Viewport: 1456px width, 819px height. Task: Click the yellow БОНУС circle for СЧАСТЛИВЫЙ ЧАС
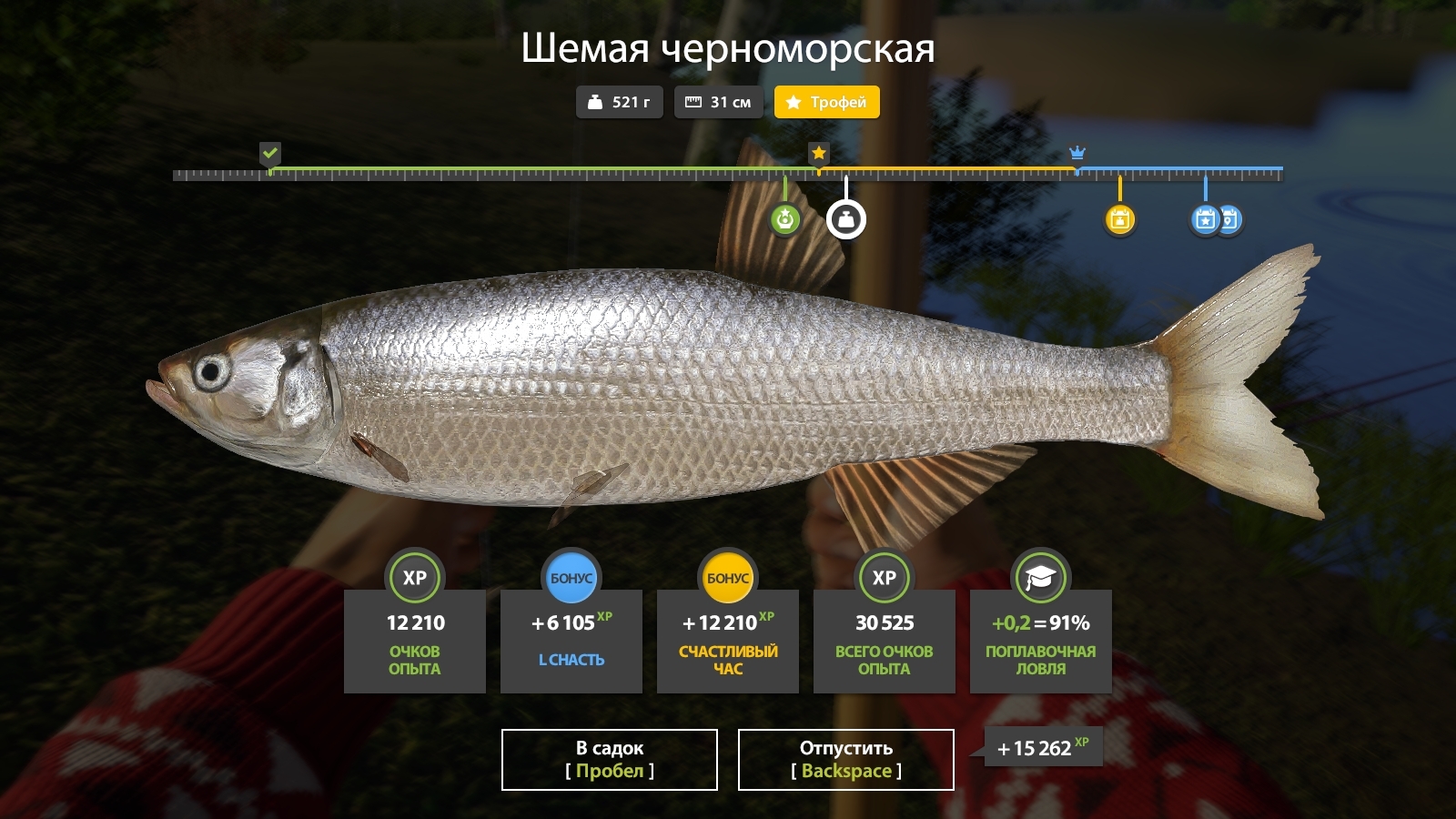point(728,575)
